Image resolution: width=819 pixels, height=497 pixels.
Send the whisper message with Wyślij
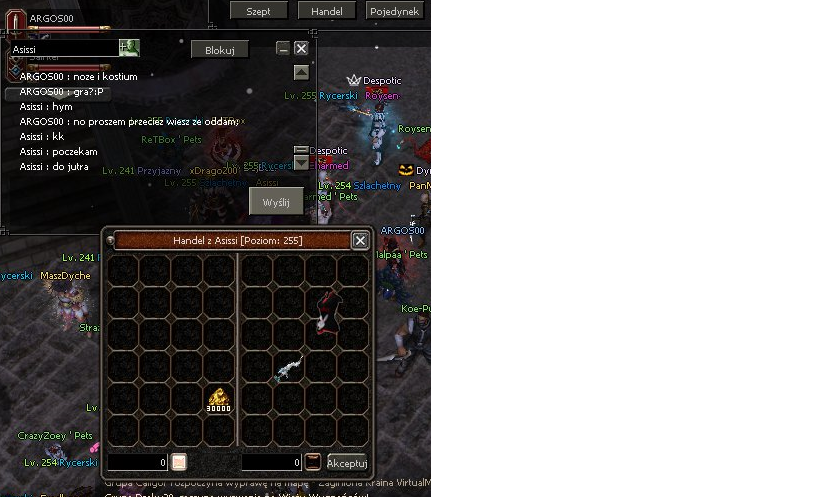click(275, 202)
